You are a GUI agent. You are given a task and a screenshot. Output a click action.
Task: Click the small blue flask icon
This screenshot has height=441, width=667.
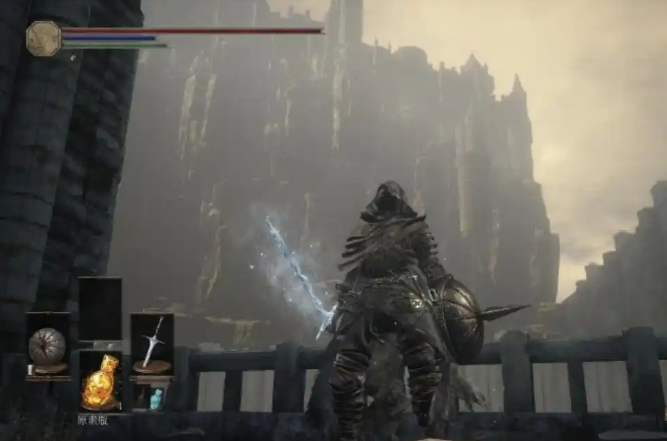(x=155, y=399)
